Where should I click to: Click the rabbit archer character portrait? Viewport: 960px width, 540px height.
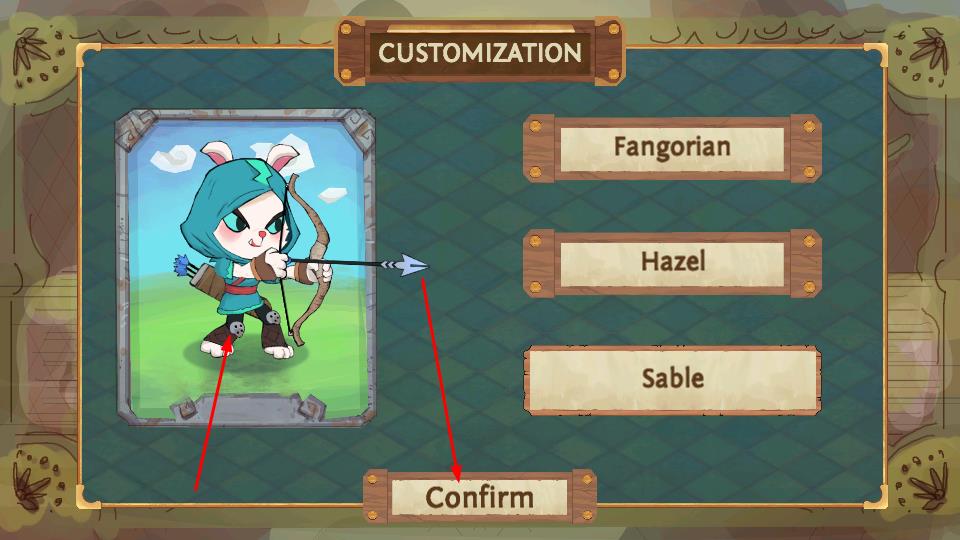[245, 265]
